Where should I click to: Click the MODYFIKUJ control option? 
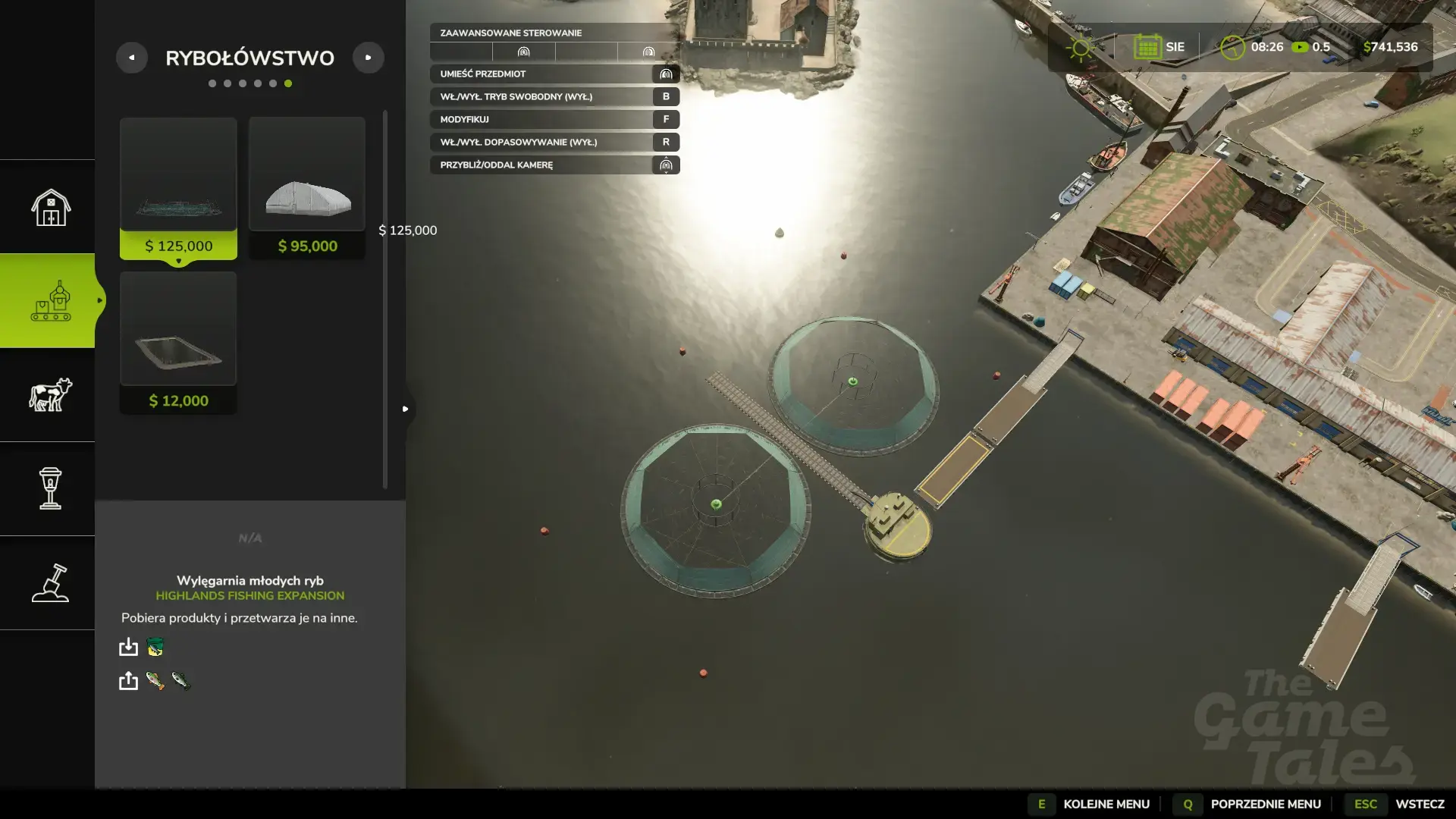[x=554, y=119]
